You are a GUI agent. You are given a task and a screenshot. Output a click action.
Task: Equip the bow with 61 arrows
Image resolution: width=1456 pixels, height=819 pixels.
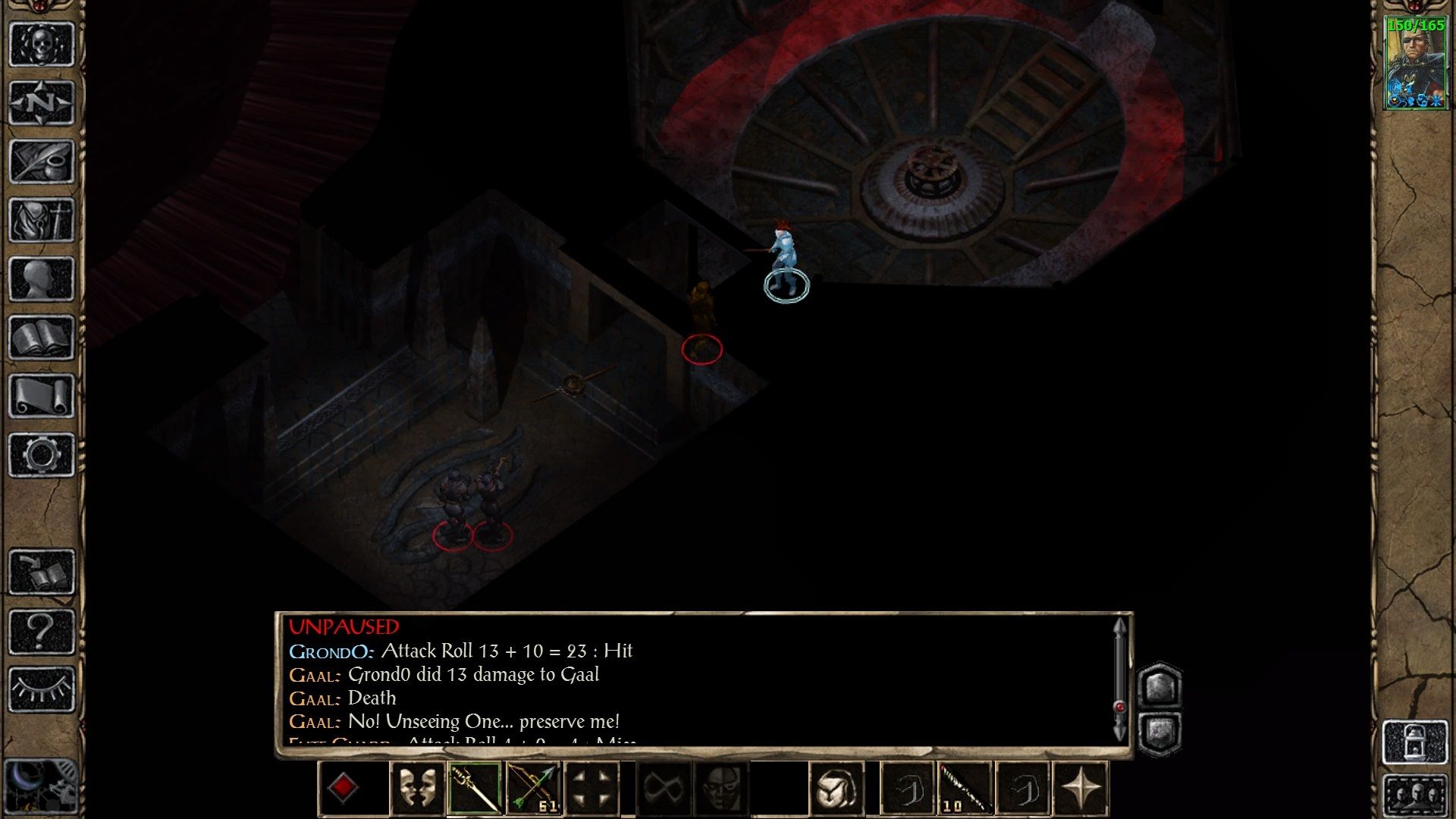point(534,789)
